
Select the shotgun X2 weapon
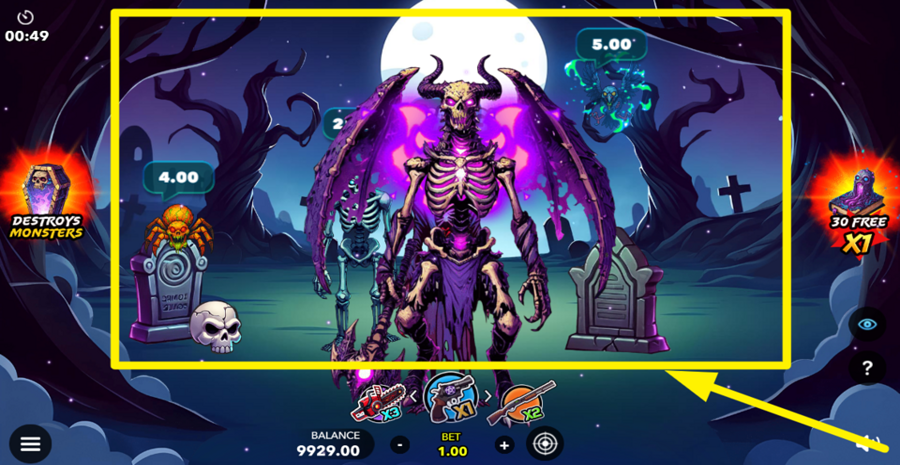pyautogui.click(x=527, y=403)
